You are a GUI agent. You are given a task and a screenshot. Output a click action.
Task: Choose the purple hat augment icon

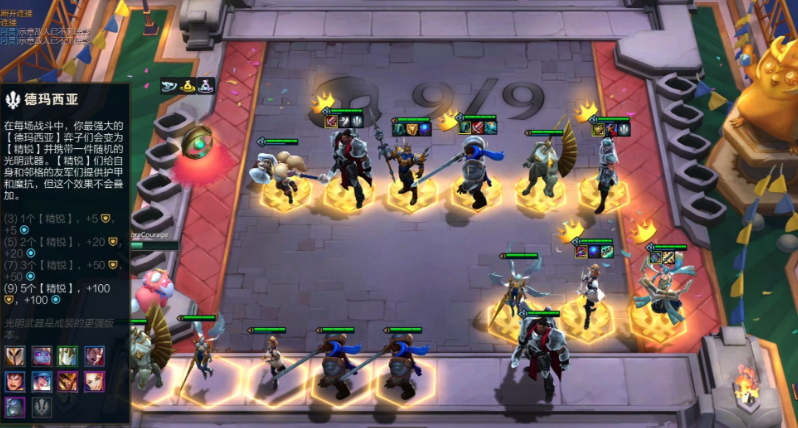coord(205,84)
